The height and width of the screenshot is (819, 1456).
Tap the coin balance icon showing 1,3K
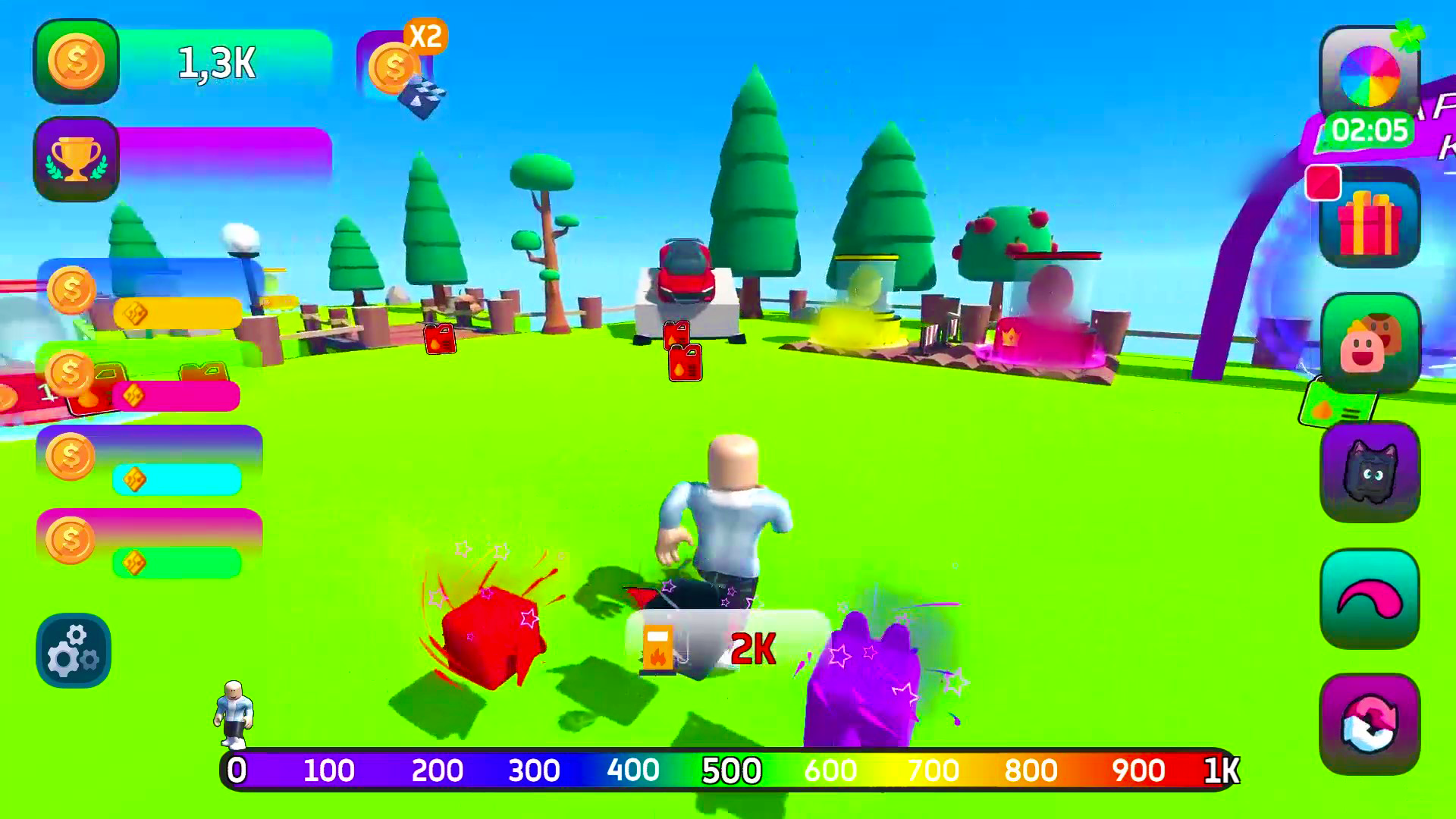76,61
